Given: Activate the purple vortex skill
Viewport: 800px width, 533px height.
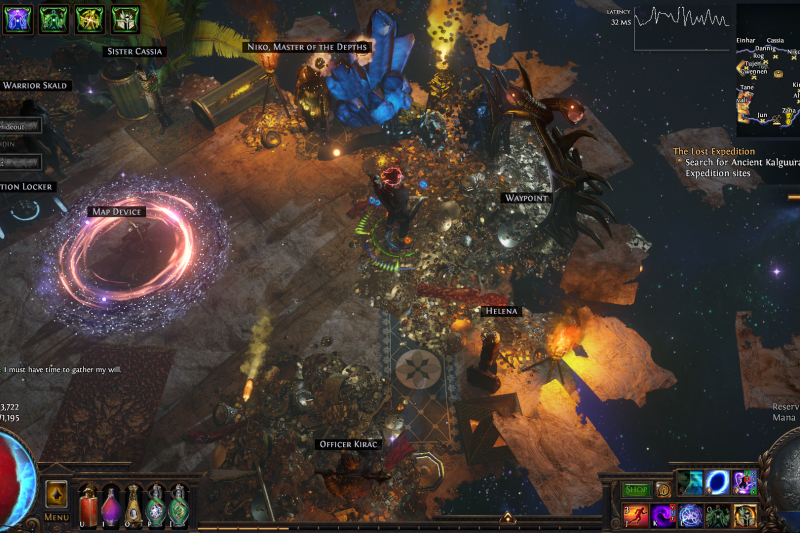Looking at the screenshot, I should [x=664, y=516].
